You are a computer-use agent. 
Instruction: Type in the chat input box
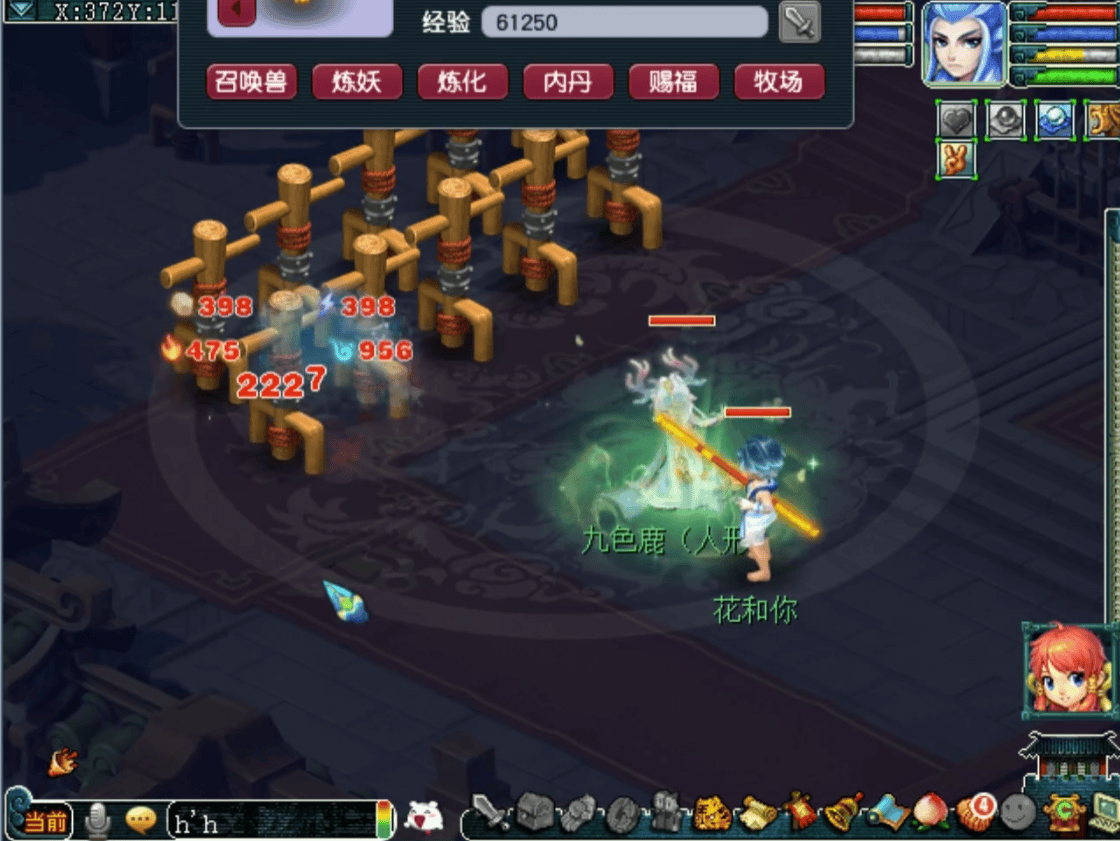tap(270, 822)
